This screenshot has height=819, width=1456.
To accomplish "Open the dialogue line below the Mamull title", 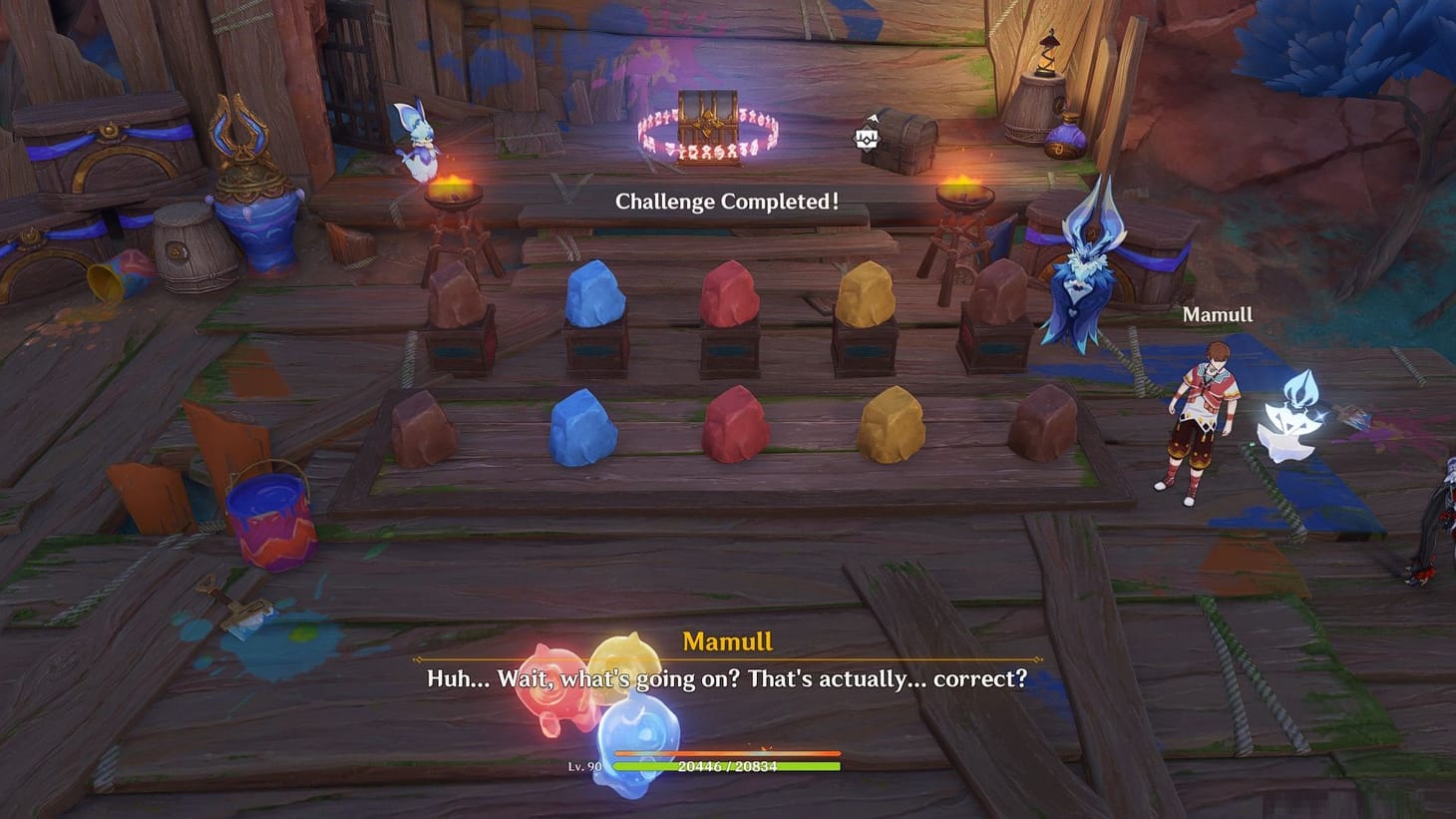I will coord(727,677).
